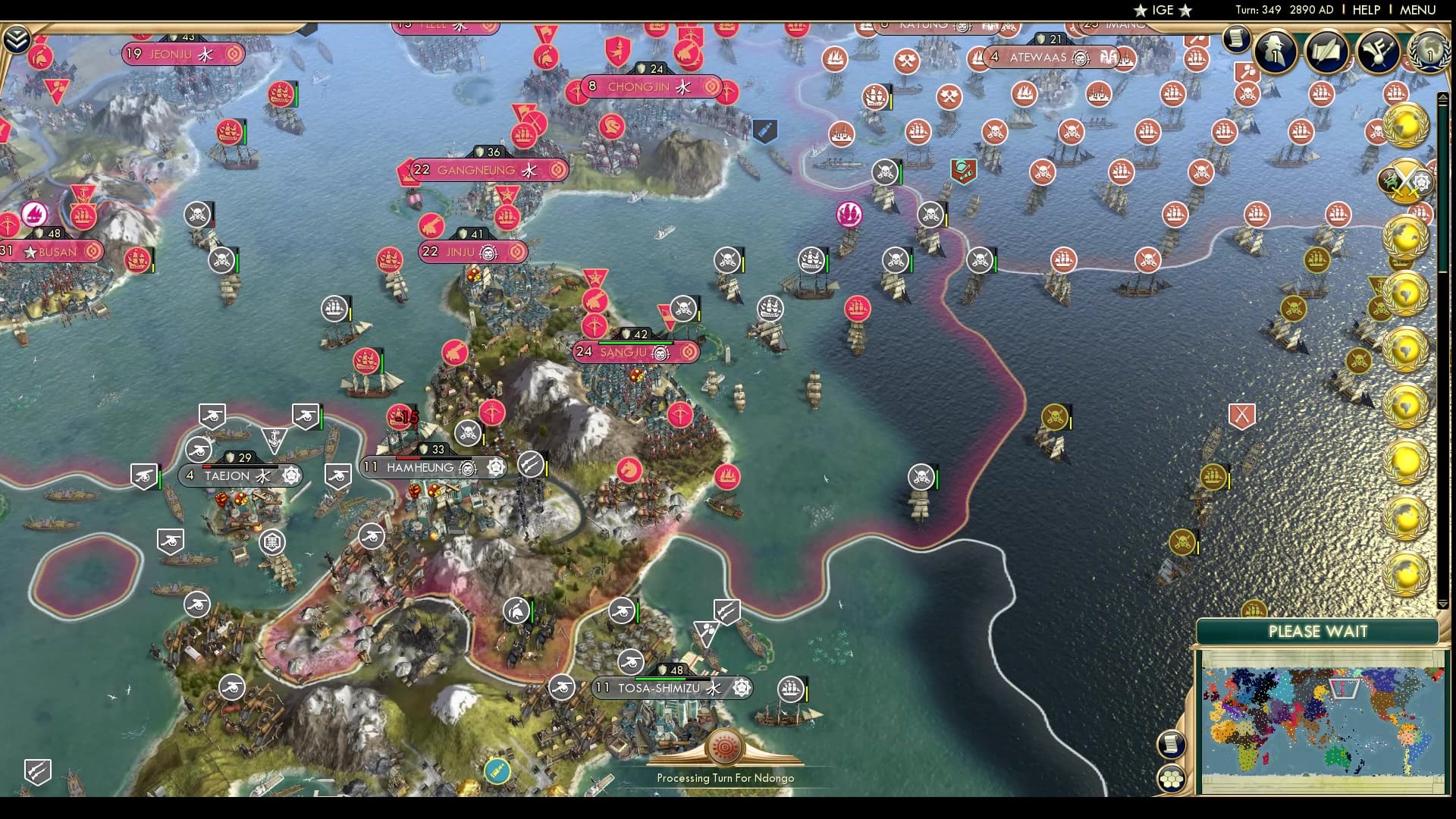This screenshot has height=819, width=1456.
Task: Collapse the notification stack with the double chevron
Action: pyautogui.click(x=17, y=36)
